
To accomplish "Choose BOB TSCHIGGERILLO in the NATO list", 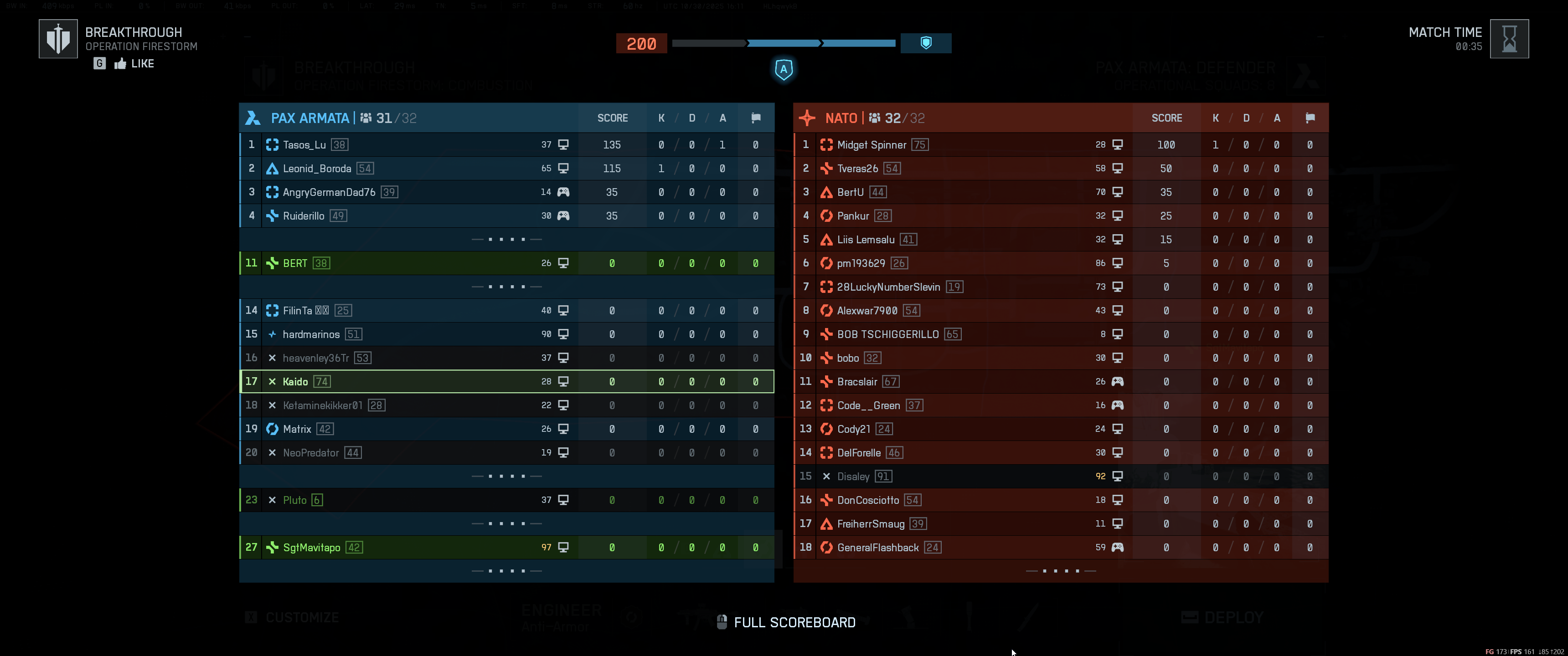I will coord(1060,334).
